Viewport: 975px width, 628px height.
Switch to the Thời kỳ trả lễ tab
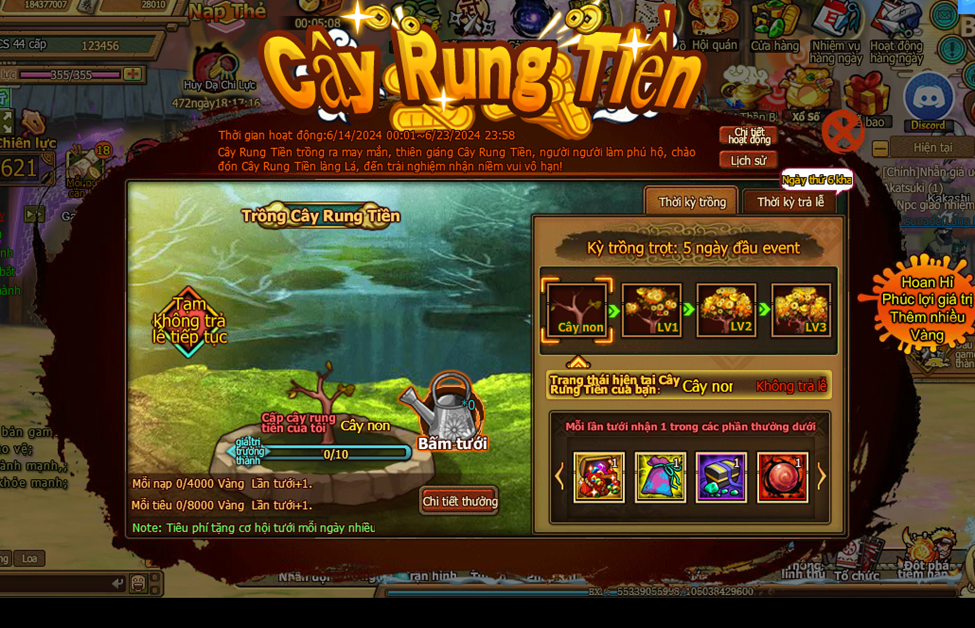(x=790, y=202)
